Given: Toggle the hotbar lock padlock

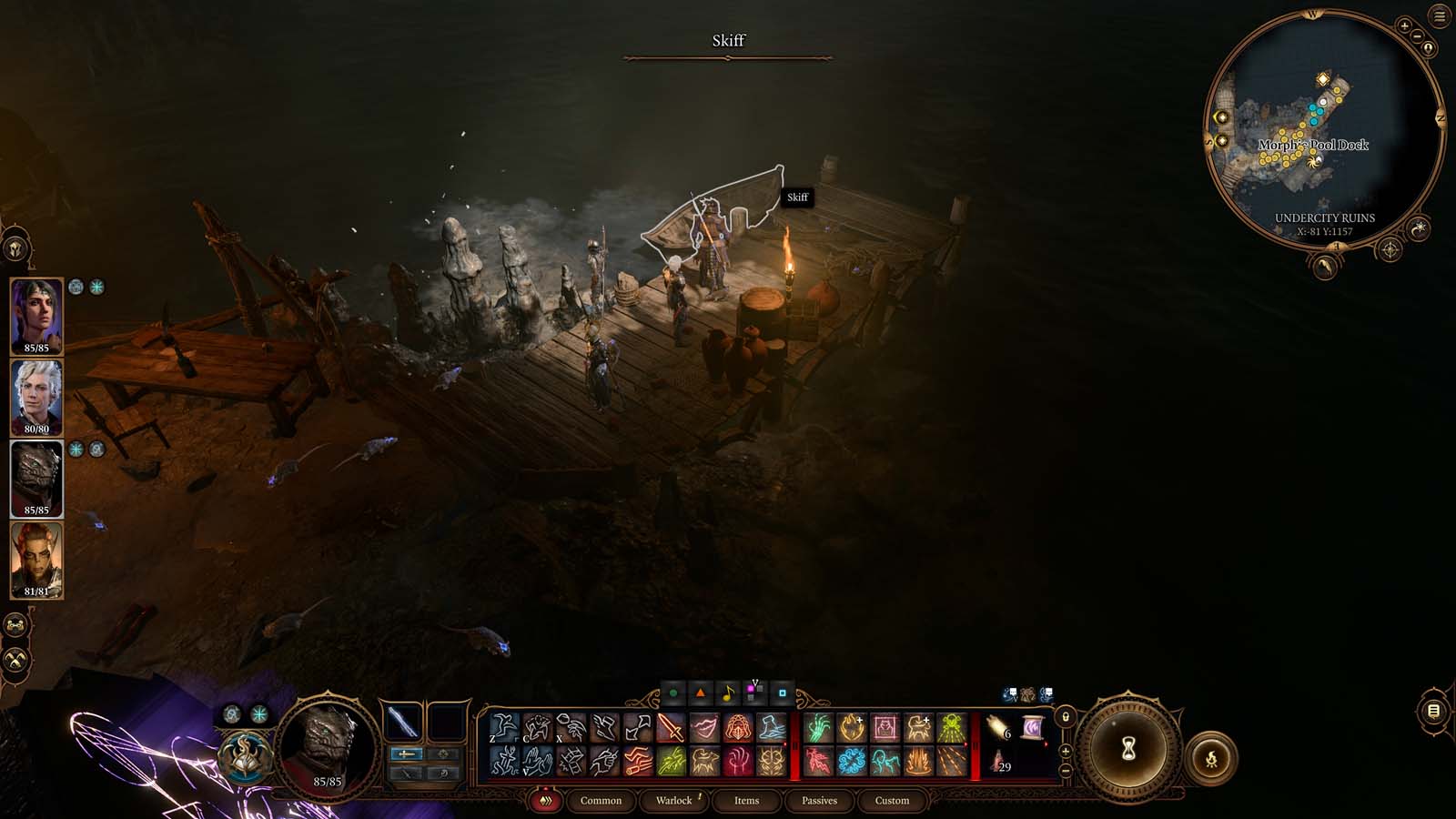Looking at the screenshot, I should 1066,716.
